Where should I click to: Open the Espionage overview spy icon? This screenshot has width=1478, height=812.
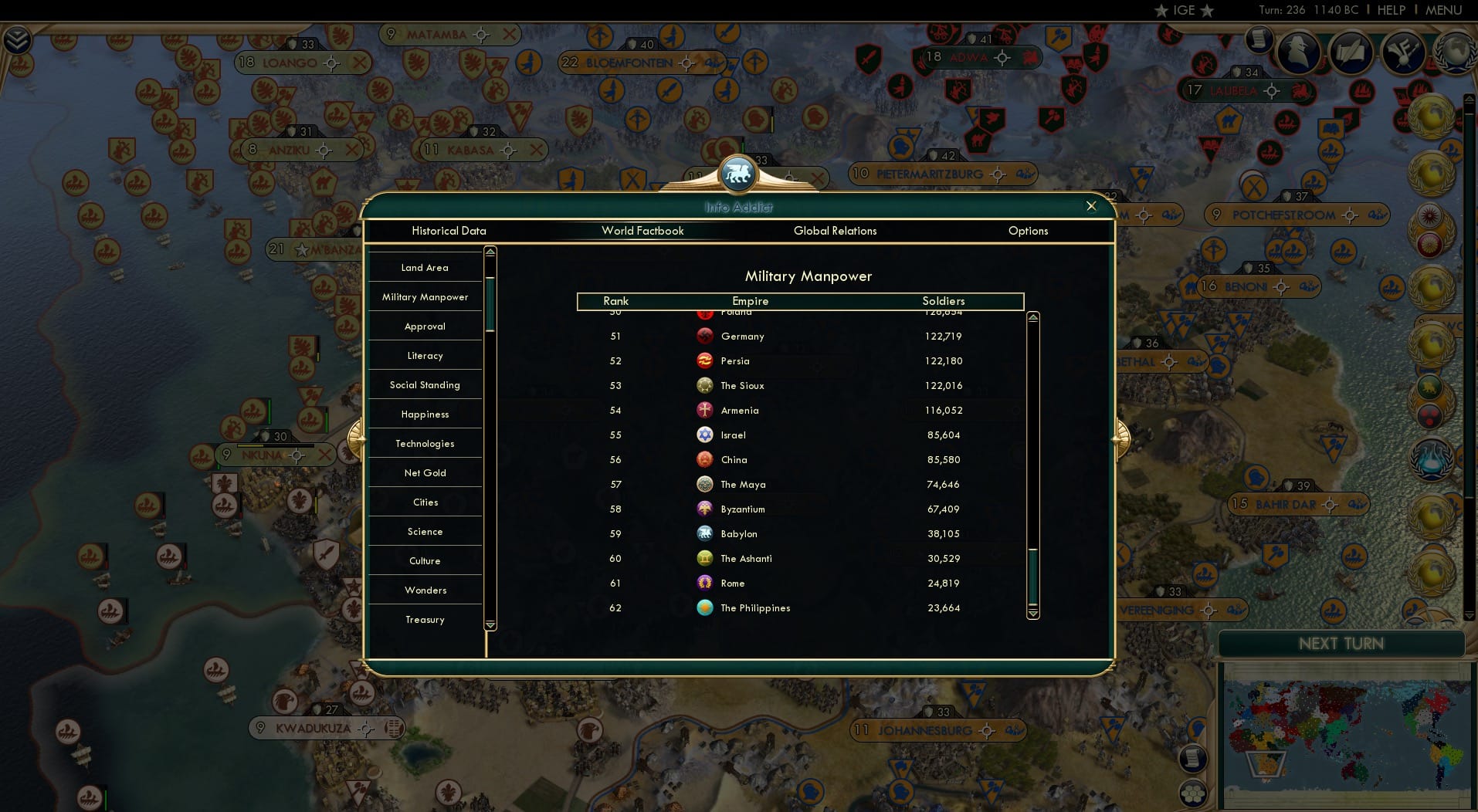click(1297, 52)
